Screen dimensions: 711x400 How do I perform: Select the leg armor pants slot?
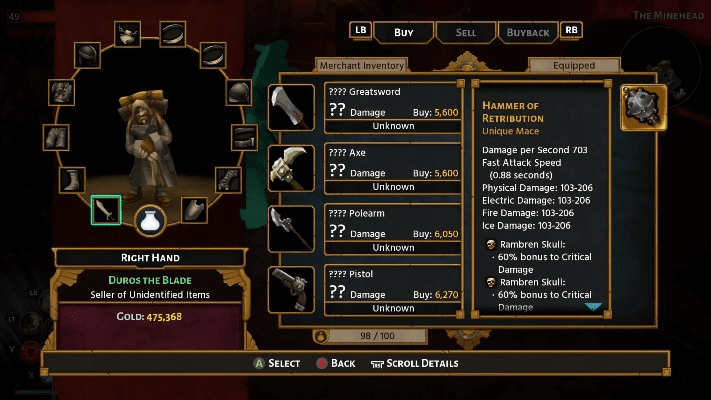(54, 136)
